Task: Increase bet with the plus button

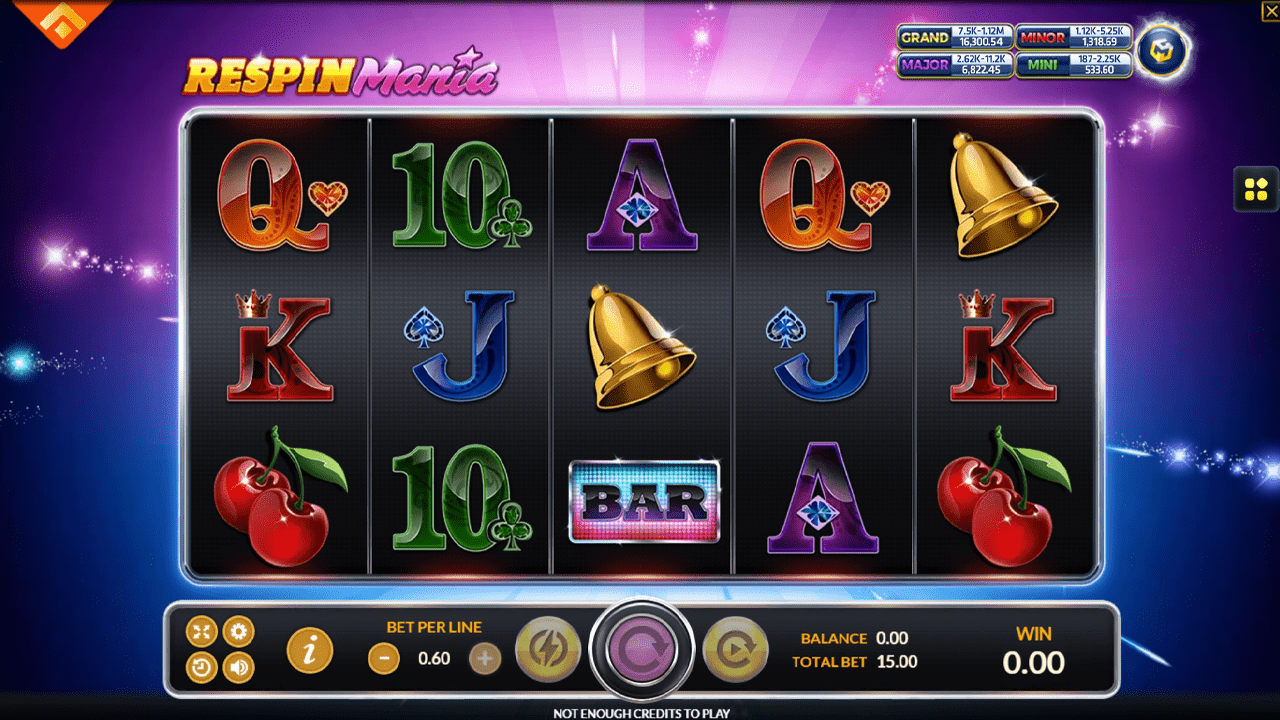Action: [485, 660]
